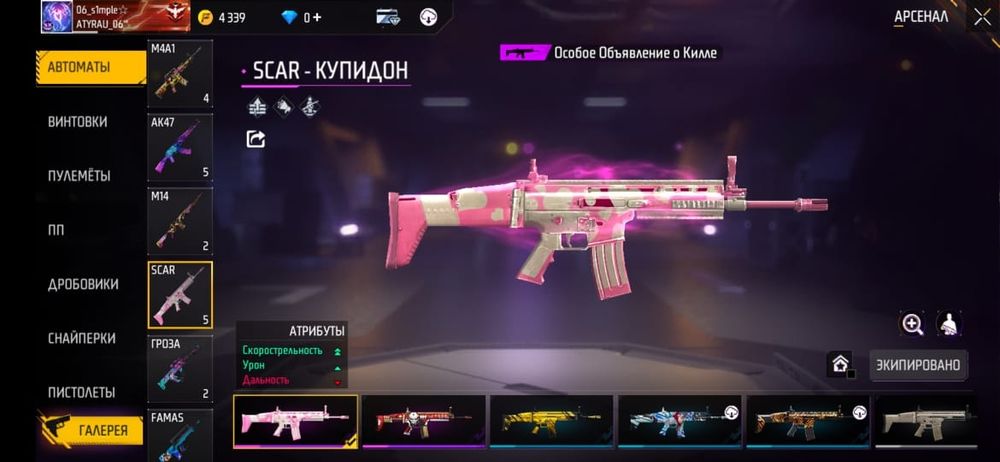The width and height of the screenshot is (1000, 462).
Task: Click the Экипировано button
Action: point(919,365)
